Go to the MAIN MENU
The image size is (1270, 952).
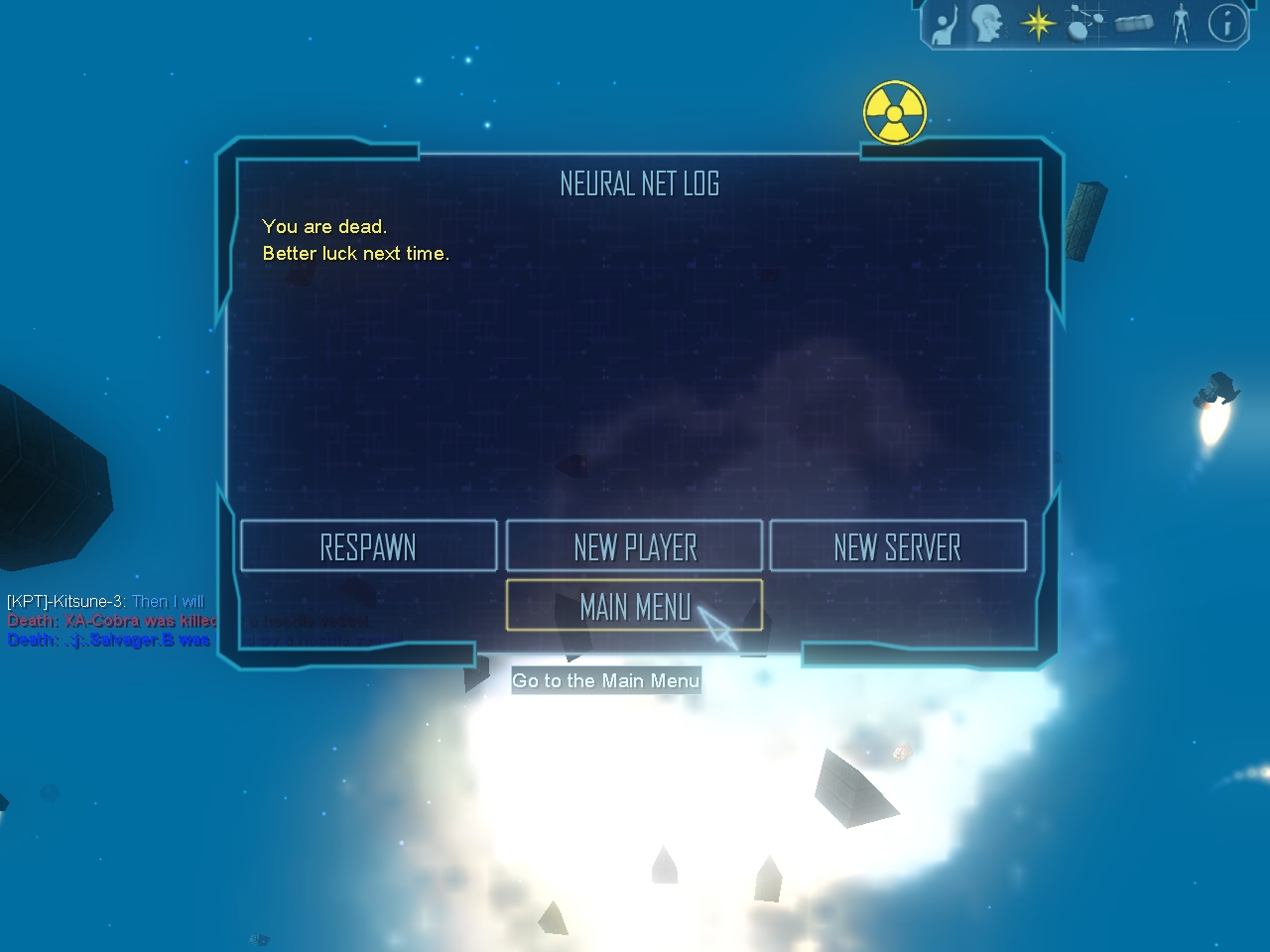635,606
